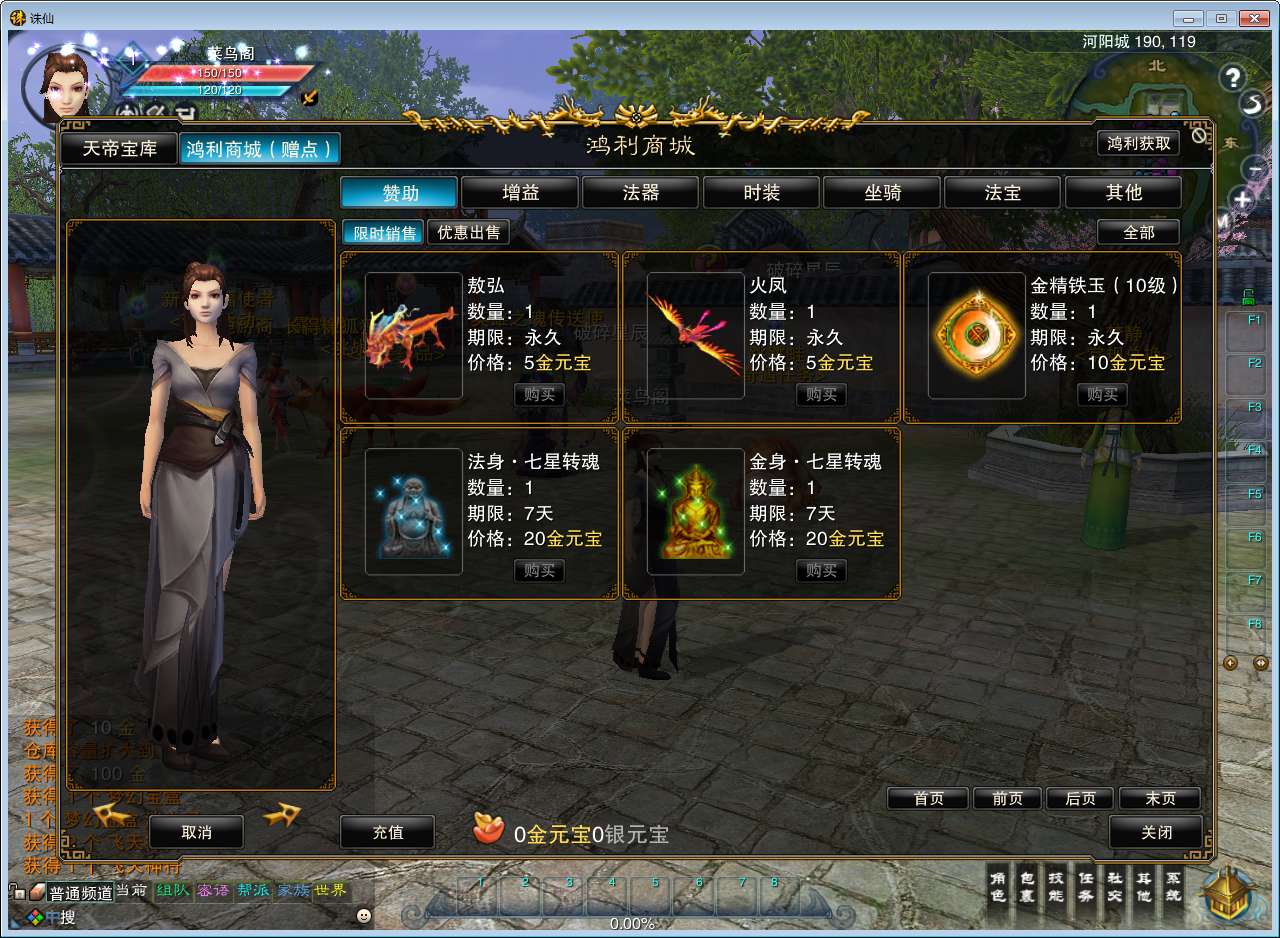Click the 全部 filter button

[x=1138, y=232]
